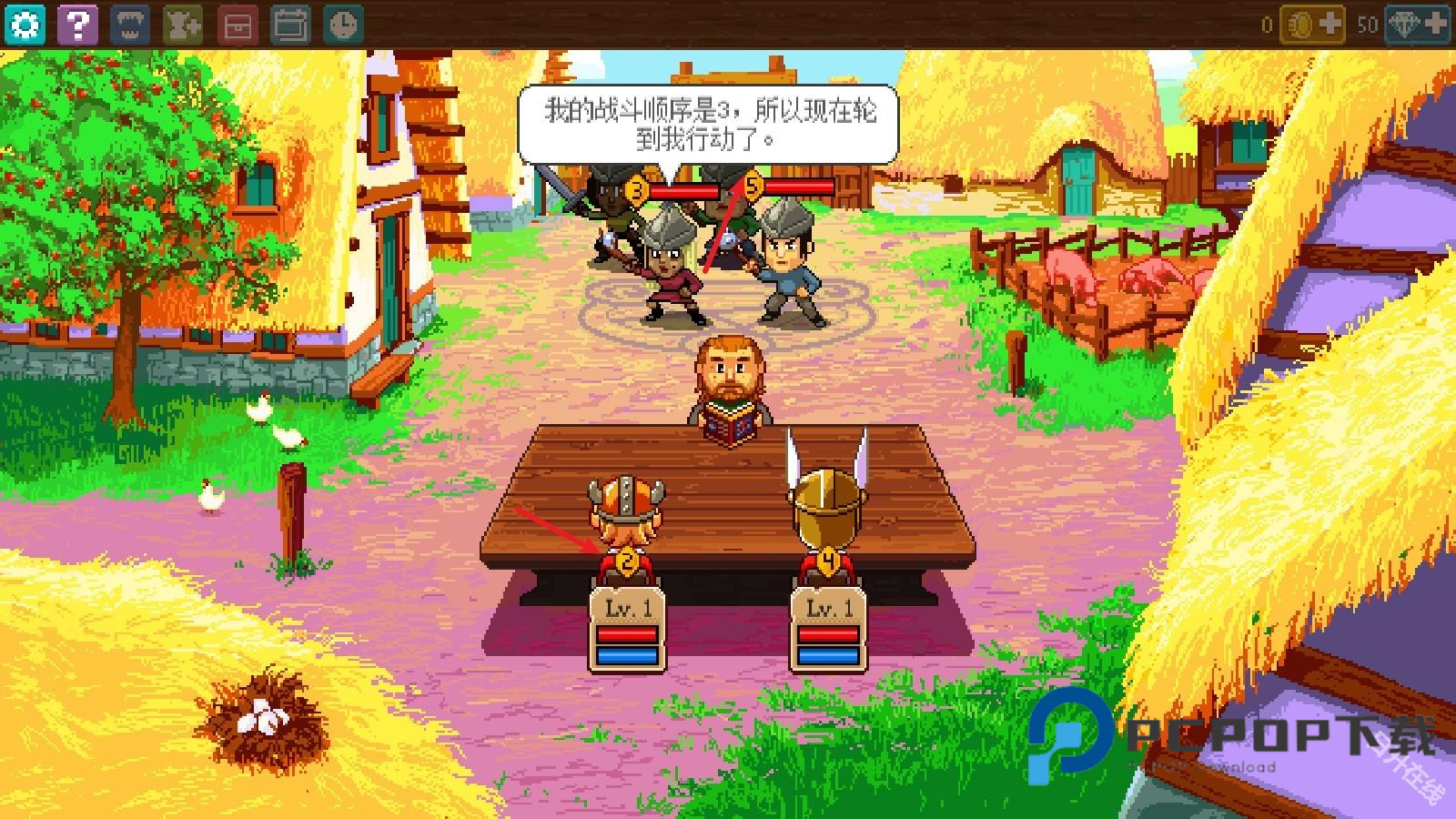
Task: Select the winged-helmet player's Lv. 1 panel
Action: 827,630
